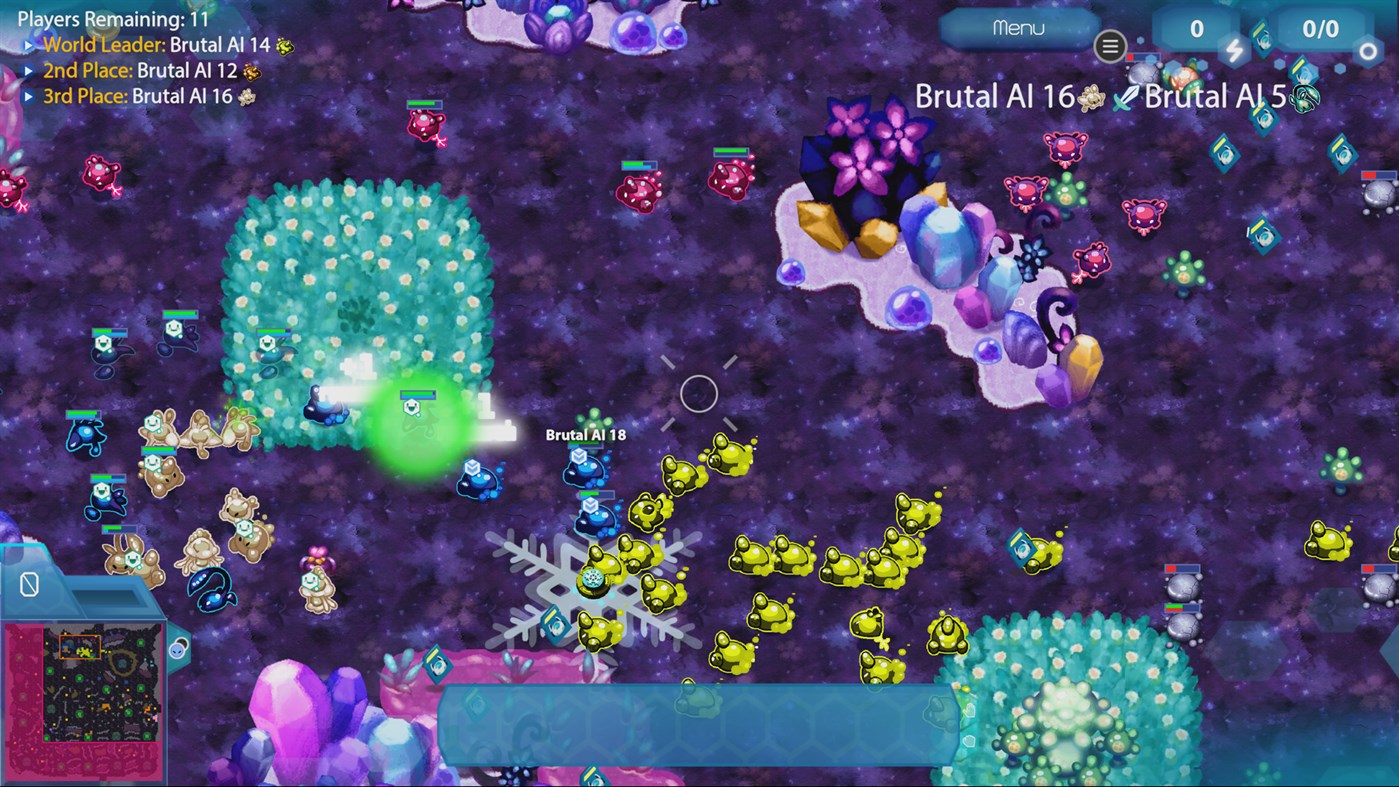Viewport: 1399px width, 787px height.
Task: Click the bug icon next to World Leader Brutal AI 14
Action: tap(283, 45)
